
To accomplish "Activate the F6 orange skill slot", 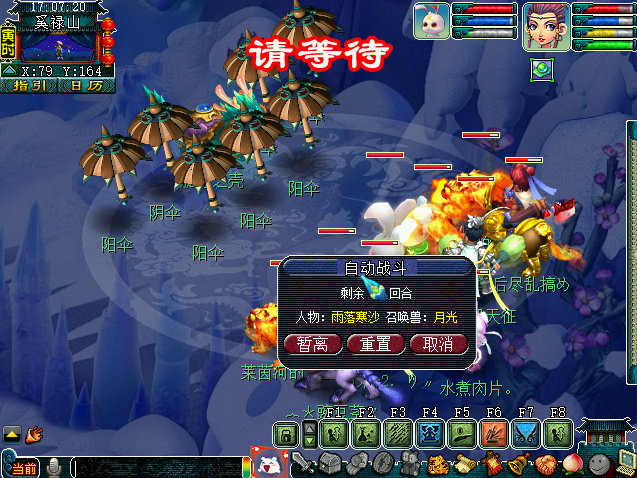I will click(494, 433).
